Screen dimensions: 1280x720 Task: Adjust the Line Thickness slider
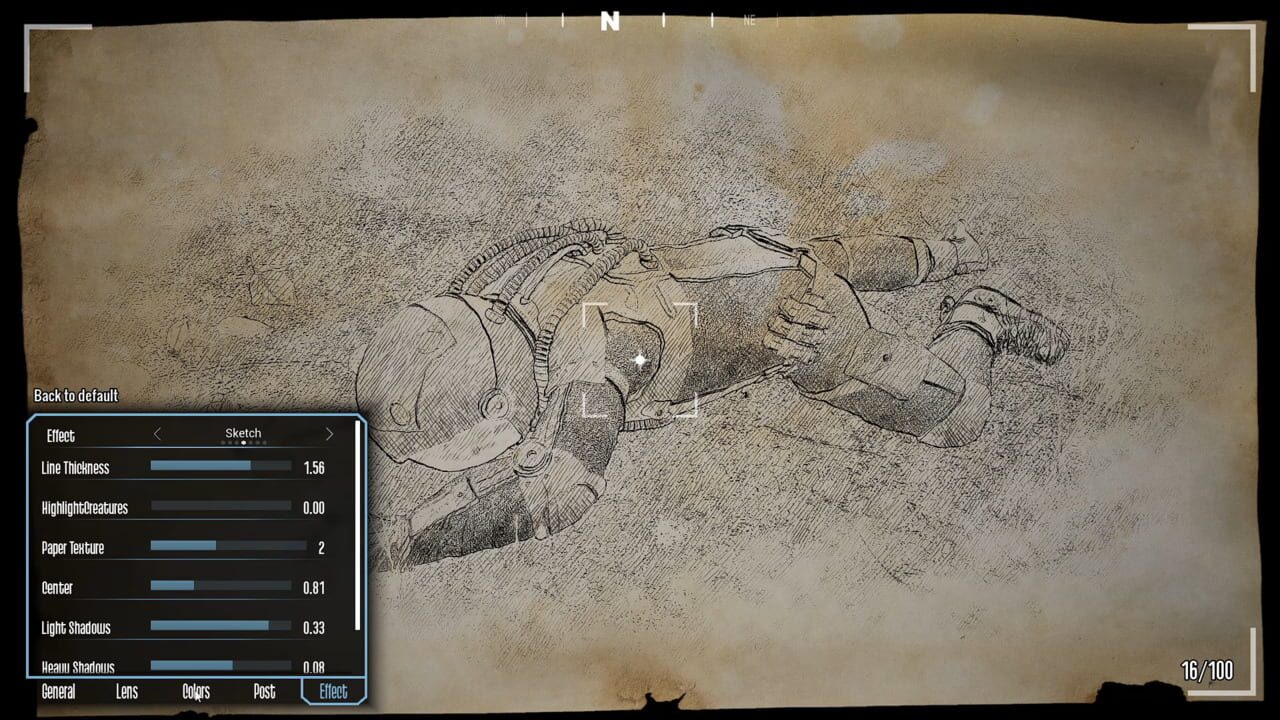(x=220, y=468)
